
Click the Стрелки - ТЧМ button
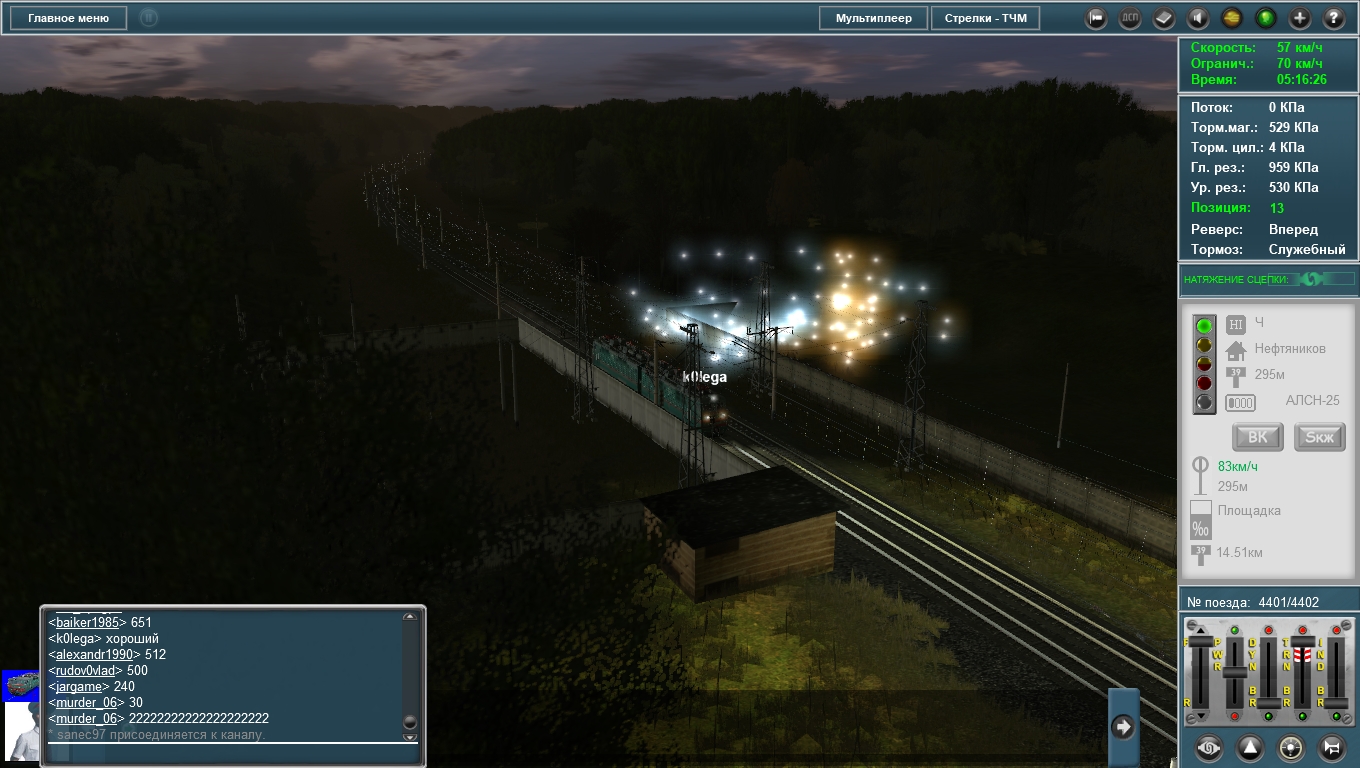(985, 18)
